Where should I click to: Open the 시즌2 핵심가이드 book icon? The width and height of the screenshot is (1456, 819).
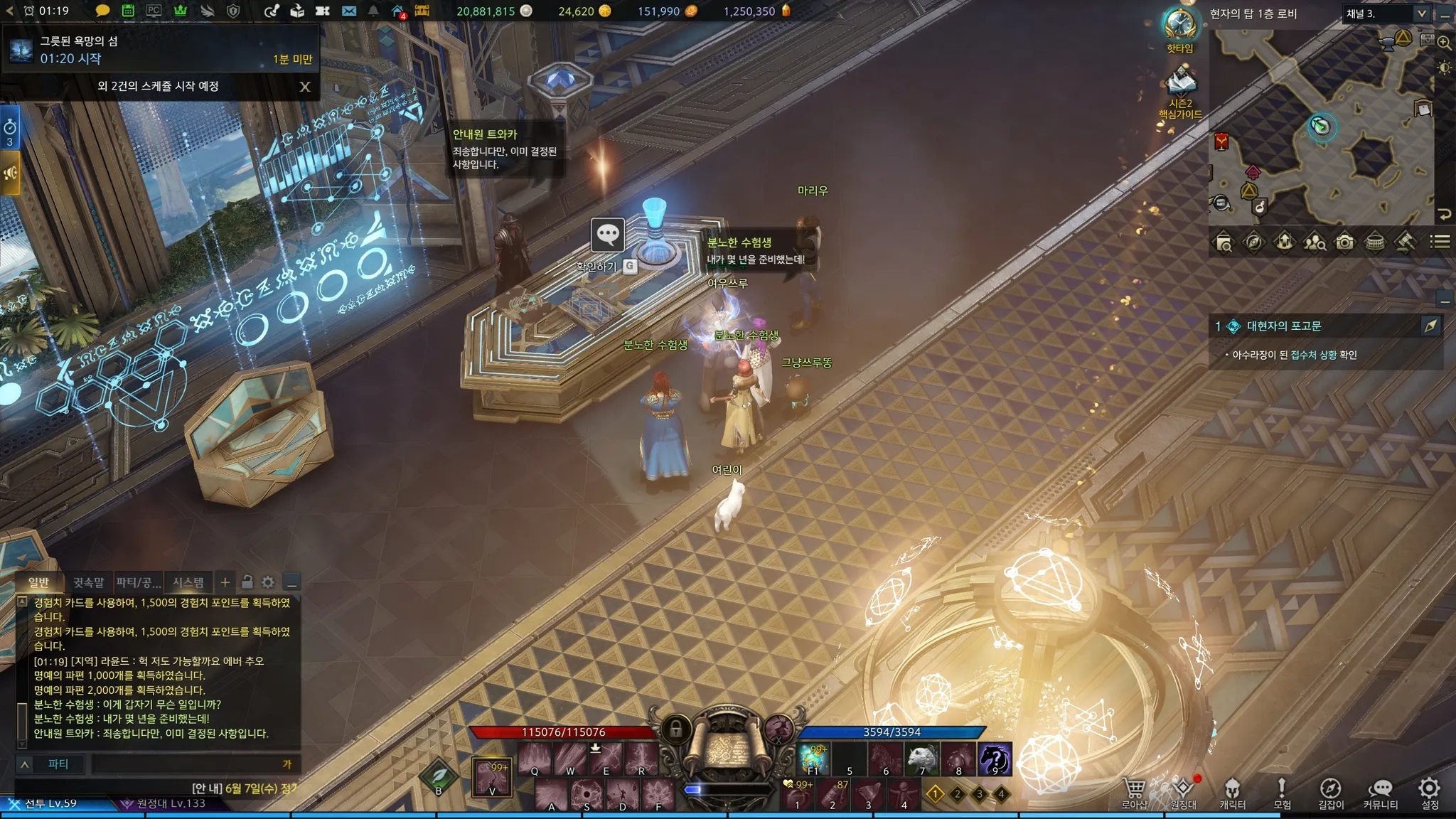pos(1181,82)
